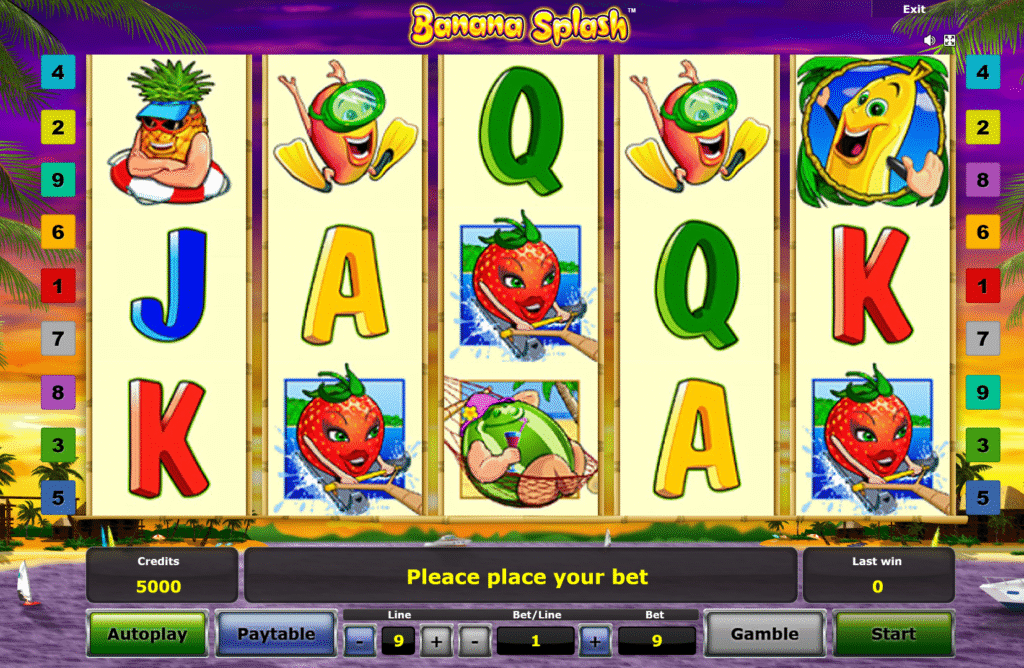
Task: Decrease the number of lines
Action: [360, 640]
